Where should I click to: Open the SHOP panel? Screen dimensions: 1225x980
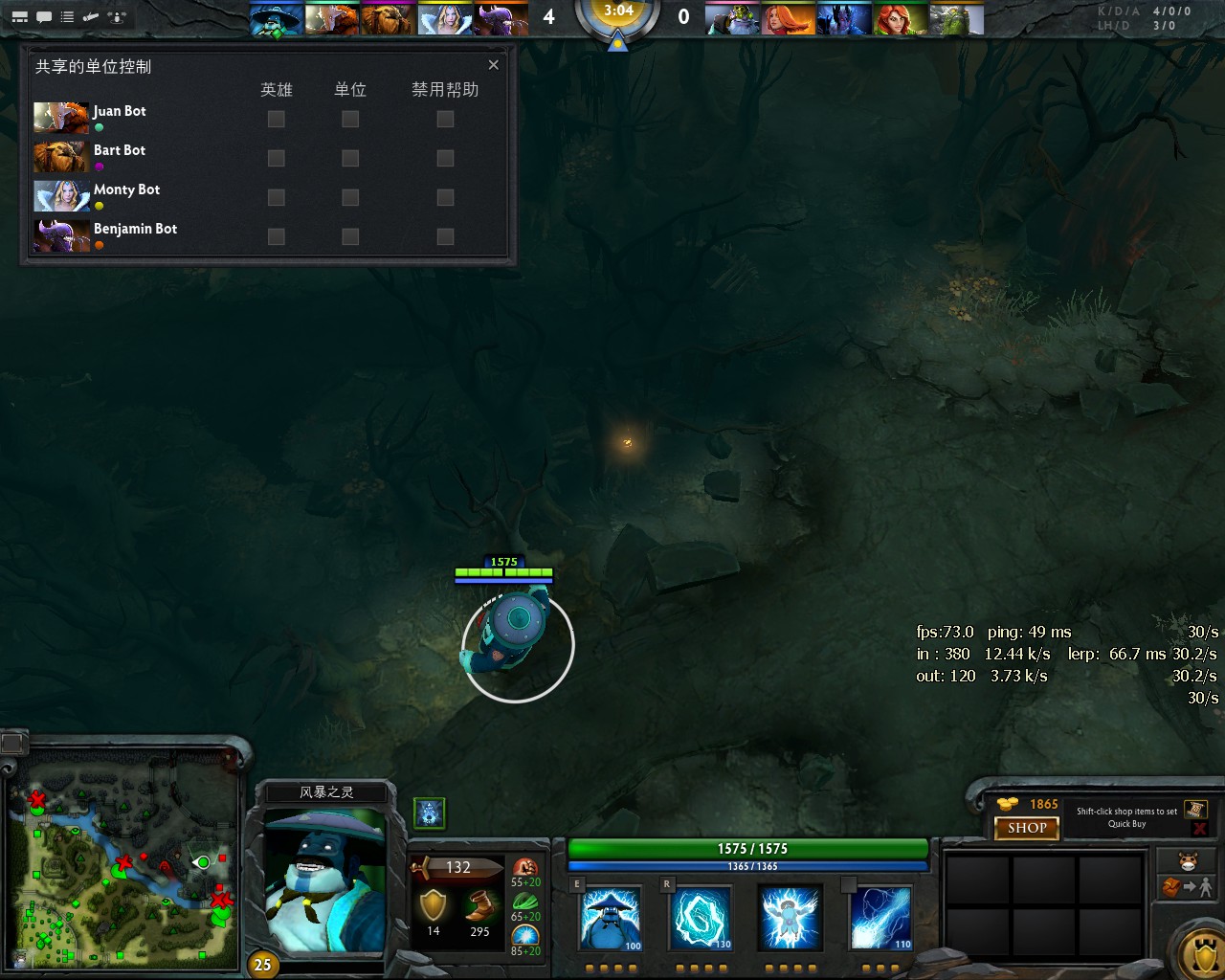click(1026, 827)
